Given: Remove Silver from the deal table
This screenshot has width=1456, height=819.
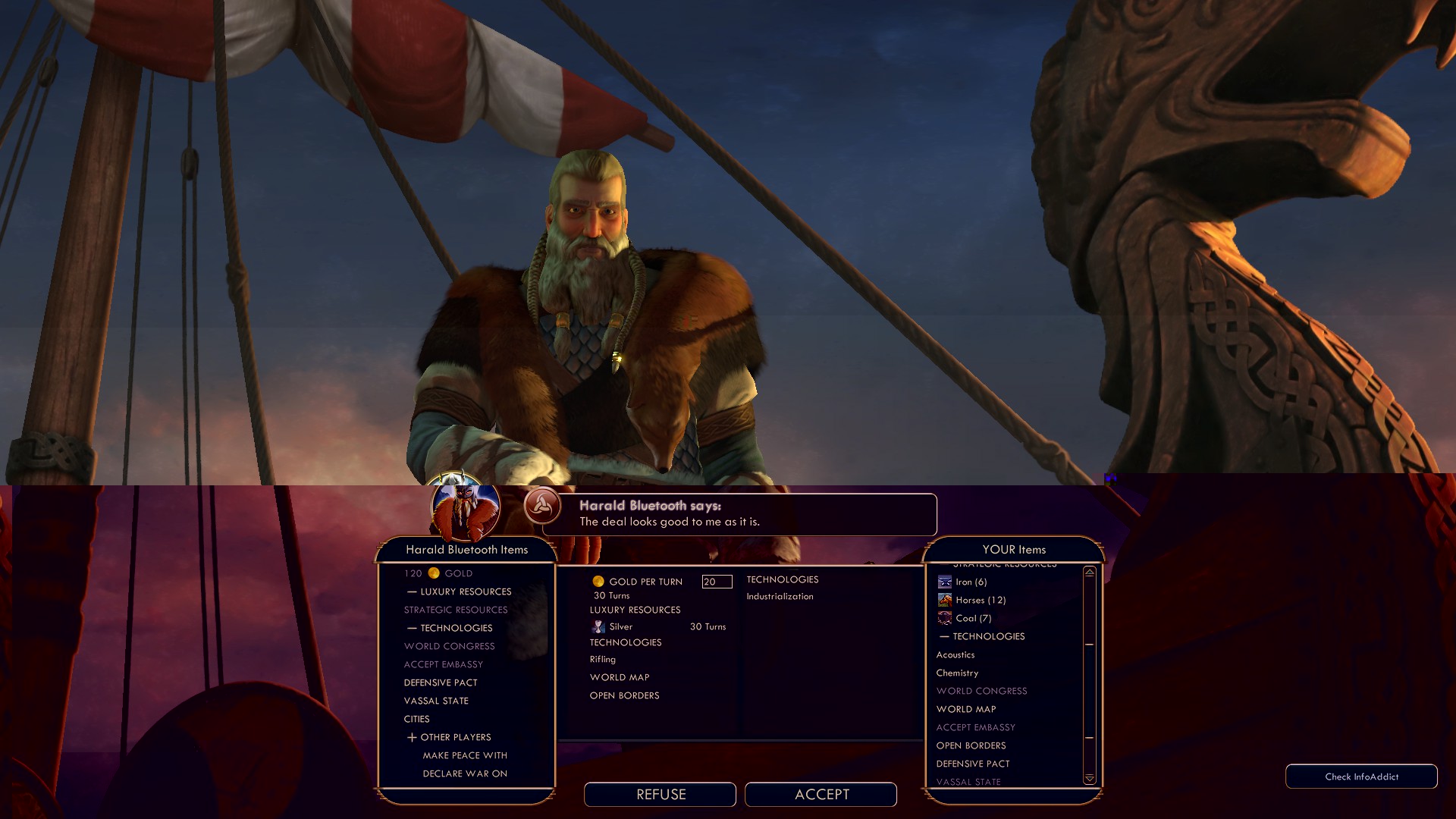Looking at the screenshot, I should [620, 626].
